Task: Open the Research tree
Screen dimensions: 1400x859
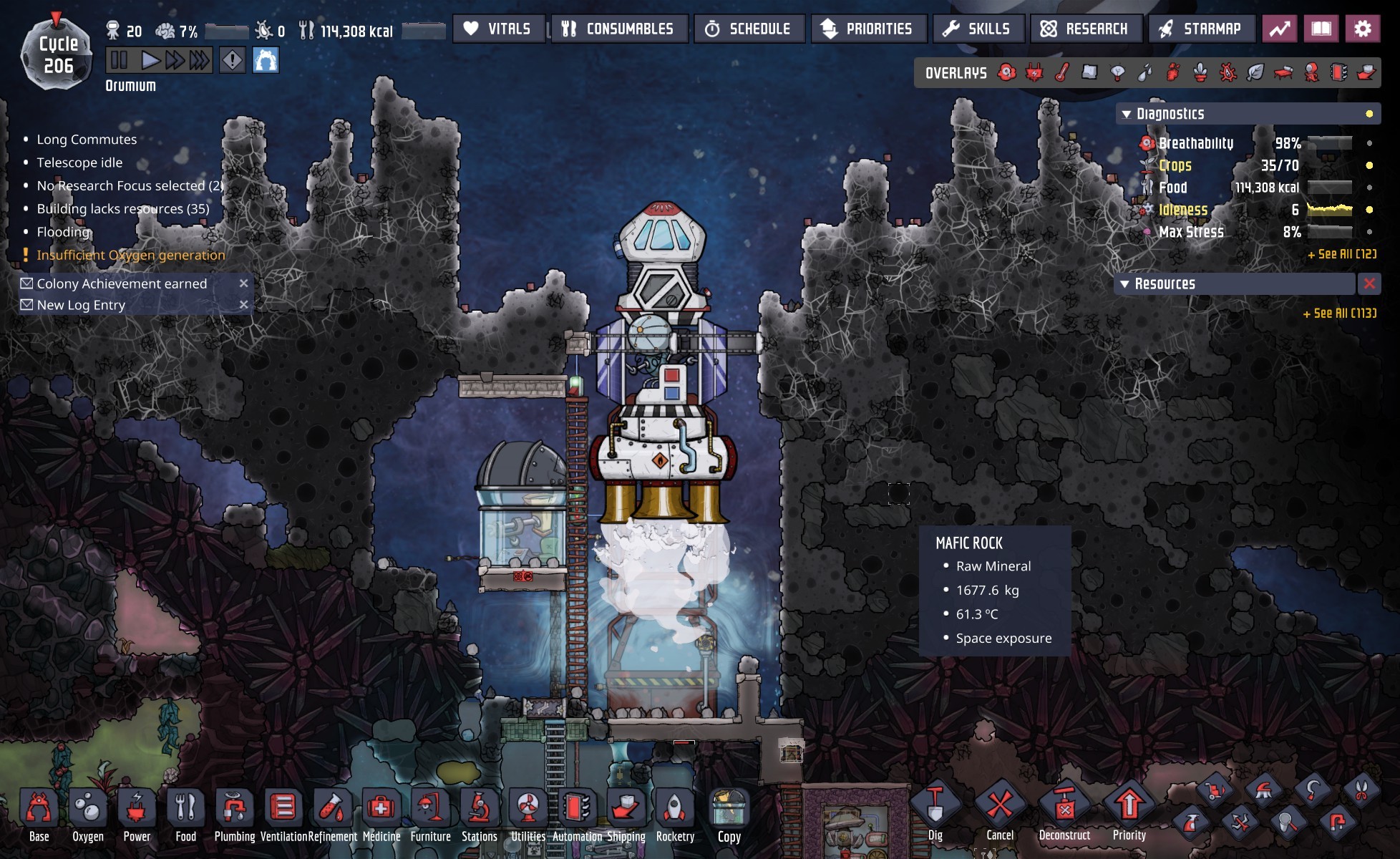Action: tap(1085, 29)
